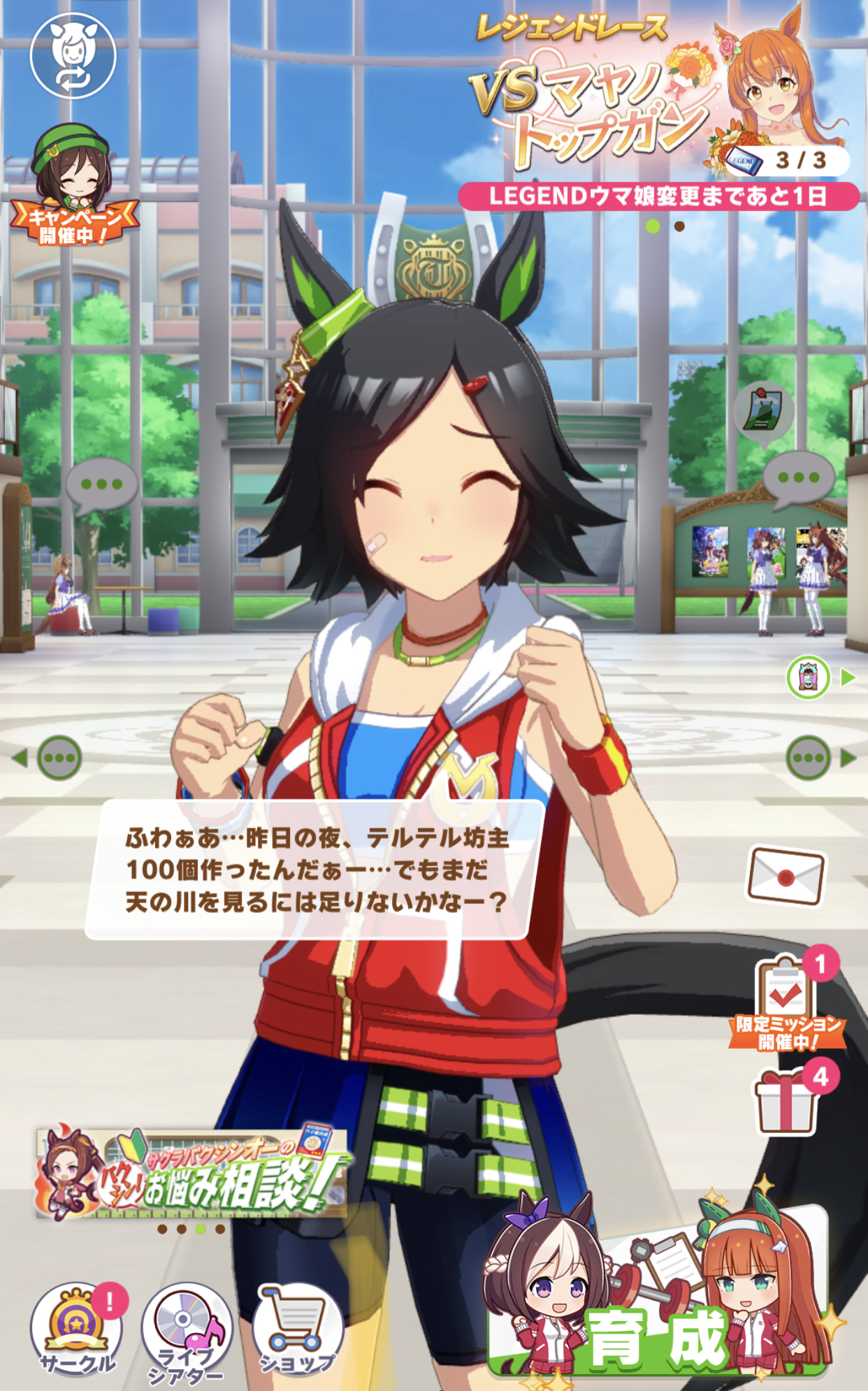868x1391 pixels.
Task: Open the small character portrait shortcut
Action: click(x=809, y=677)
